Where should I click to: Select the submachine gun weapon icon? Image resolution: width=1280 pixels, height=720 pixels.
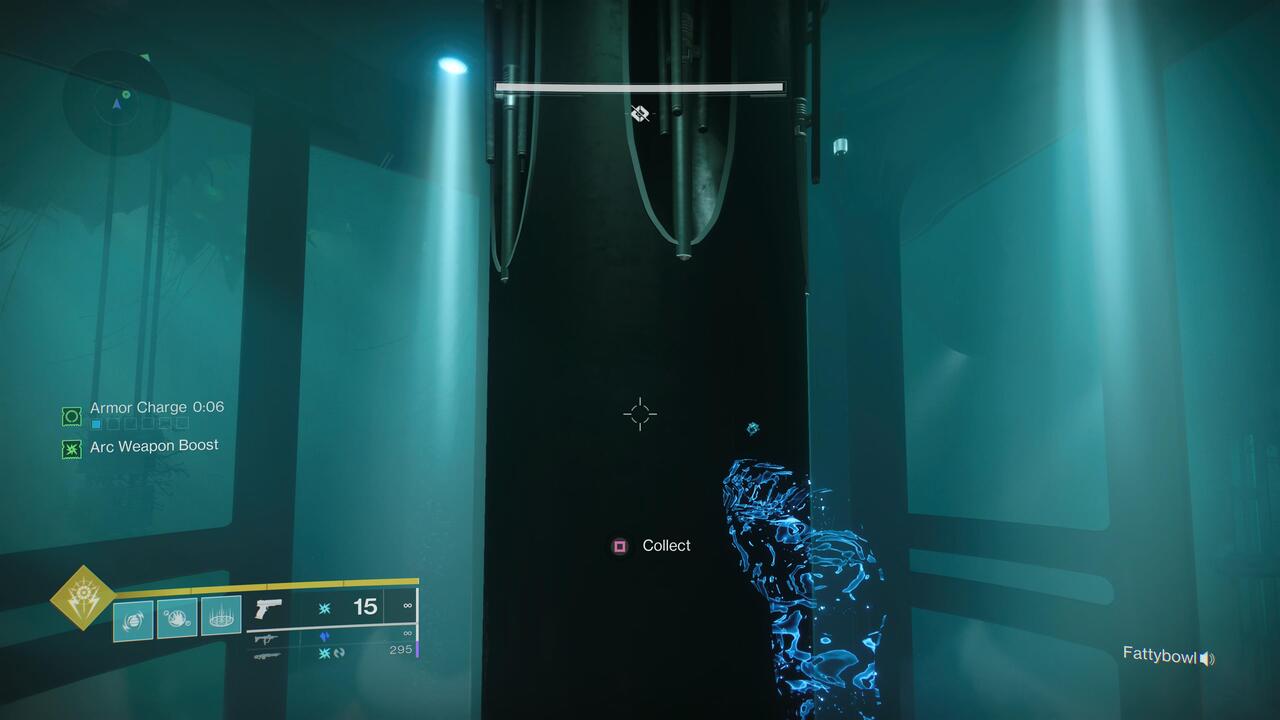[x=267, y=639]
